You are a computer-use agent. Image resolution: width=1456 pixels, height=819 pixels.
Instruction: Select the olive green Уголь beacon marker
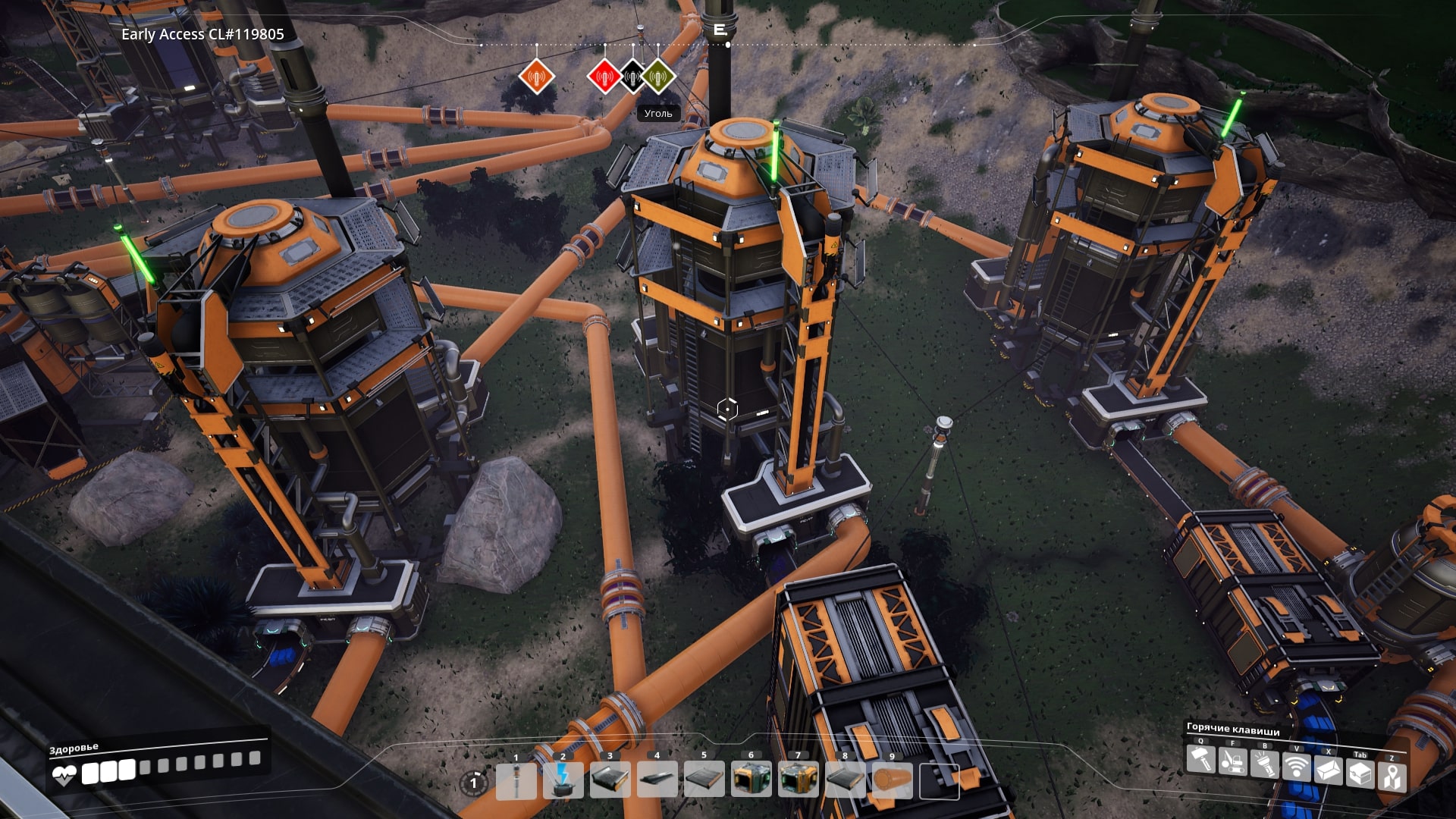[x=658, y=77]
